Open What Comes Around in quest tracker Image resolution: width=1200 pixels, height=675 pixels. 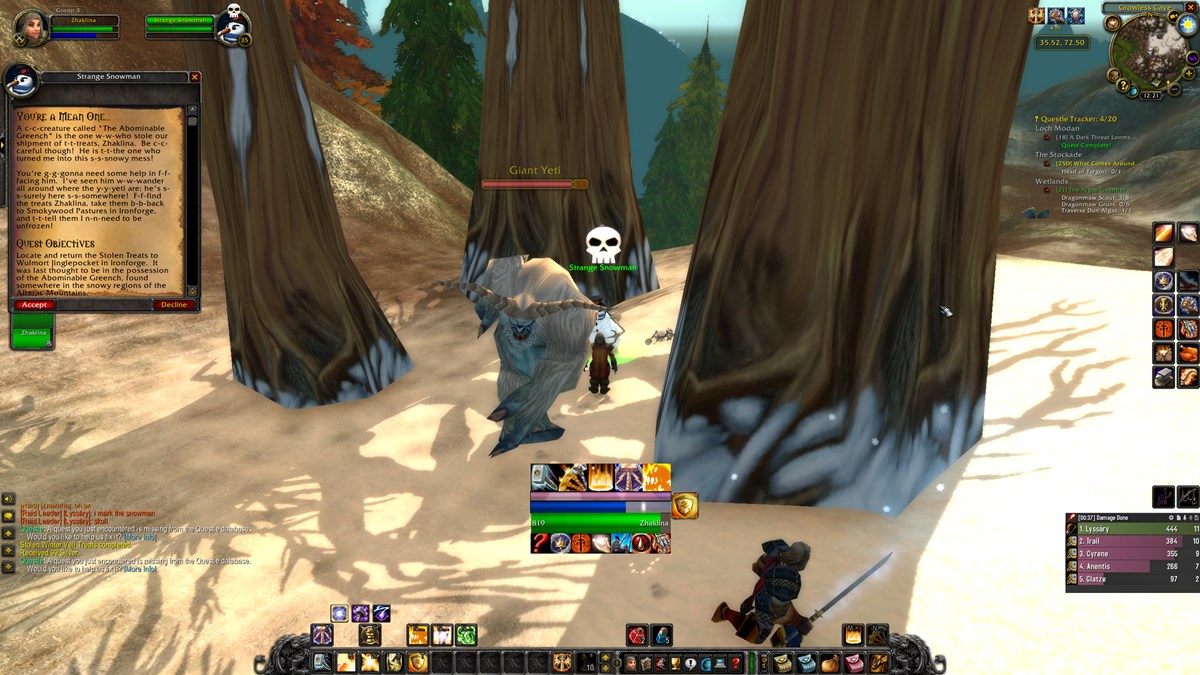click(1095, 163)
